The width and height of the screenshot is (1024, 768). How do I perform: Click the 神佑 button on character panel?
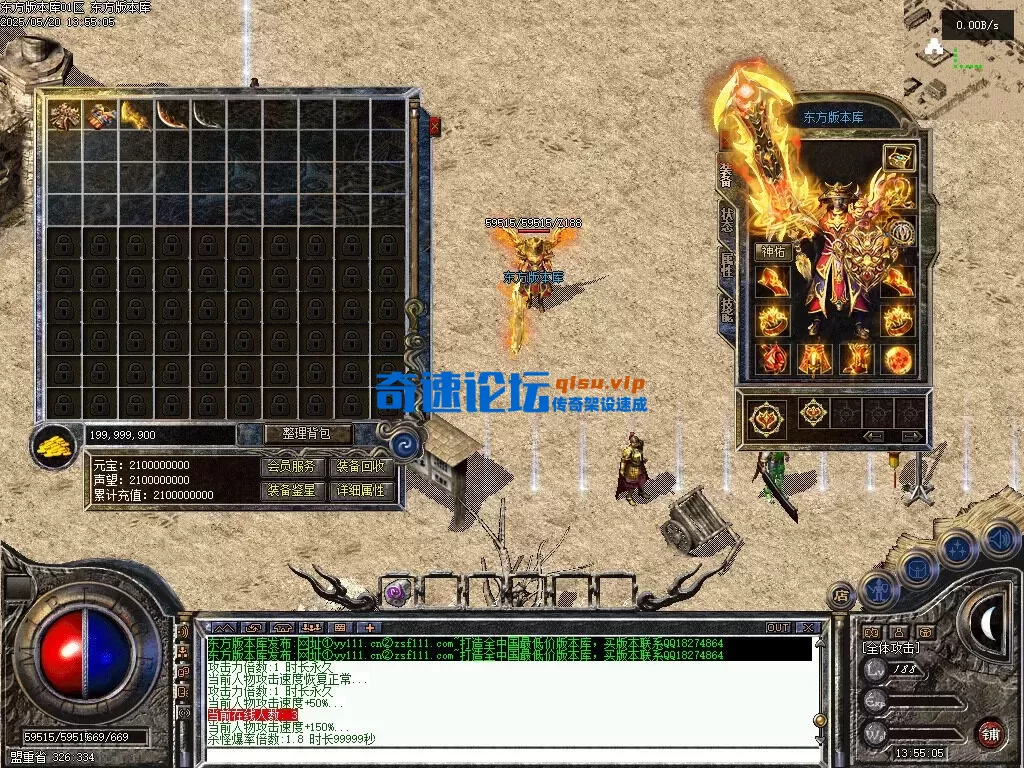click(774, 252)
